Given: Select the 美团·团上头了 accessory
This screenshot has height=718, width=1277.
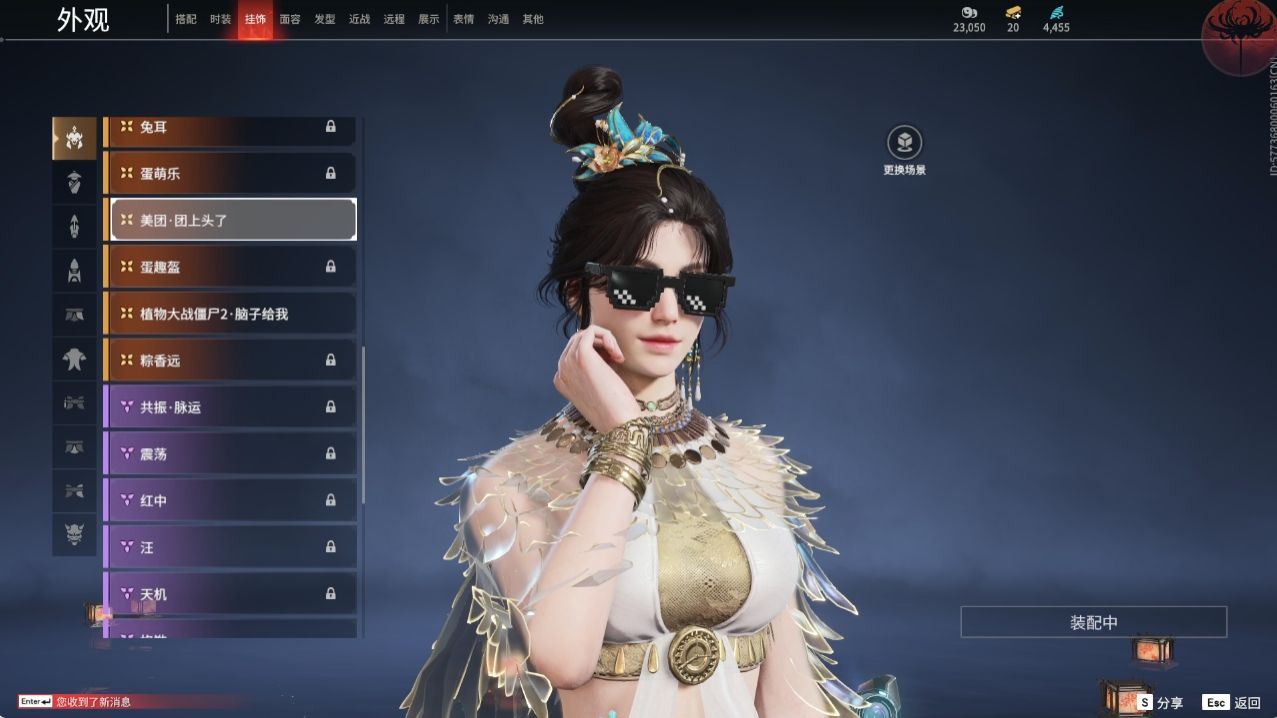Looking at the screenshot, I should pyautogui.click(x=232, y=220).
